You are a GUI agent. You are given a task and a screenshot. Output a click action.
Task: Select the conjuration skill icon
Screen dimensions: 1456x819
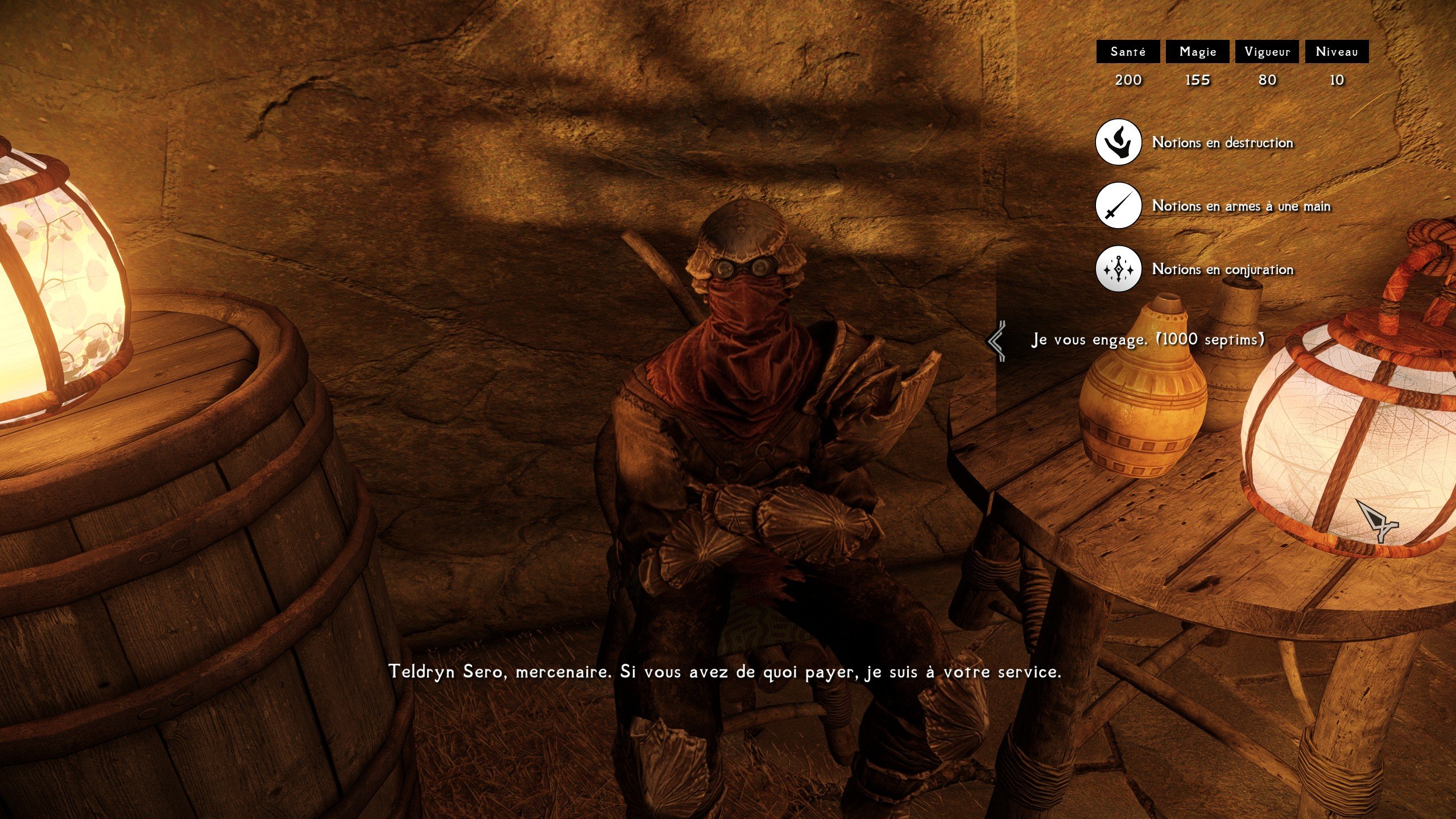pos(1118,269)
